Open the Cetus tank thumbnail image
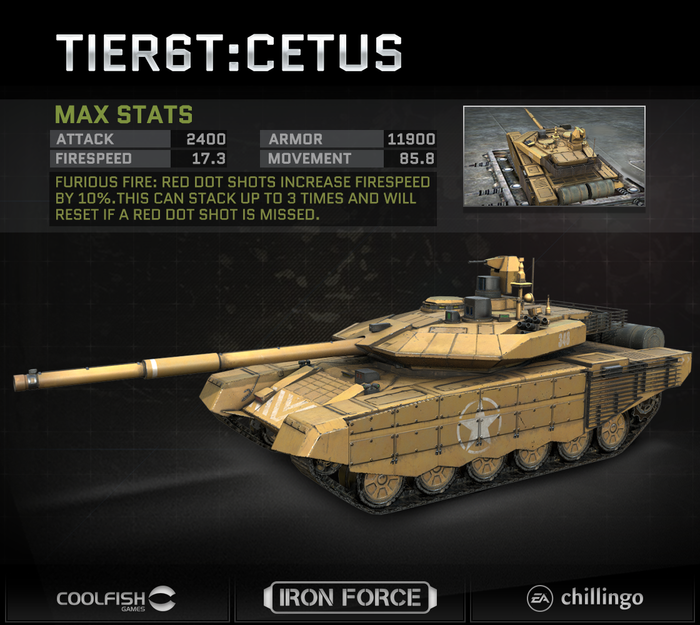700x625 pixels. coord(554,159)
